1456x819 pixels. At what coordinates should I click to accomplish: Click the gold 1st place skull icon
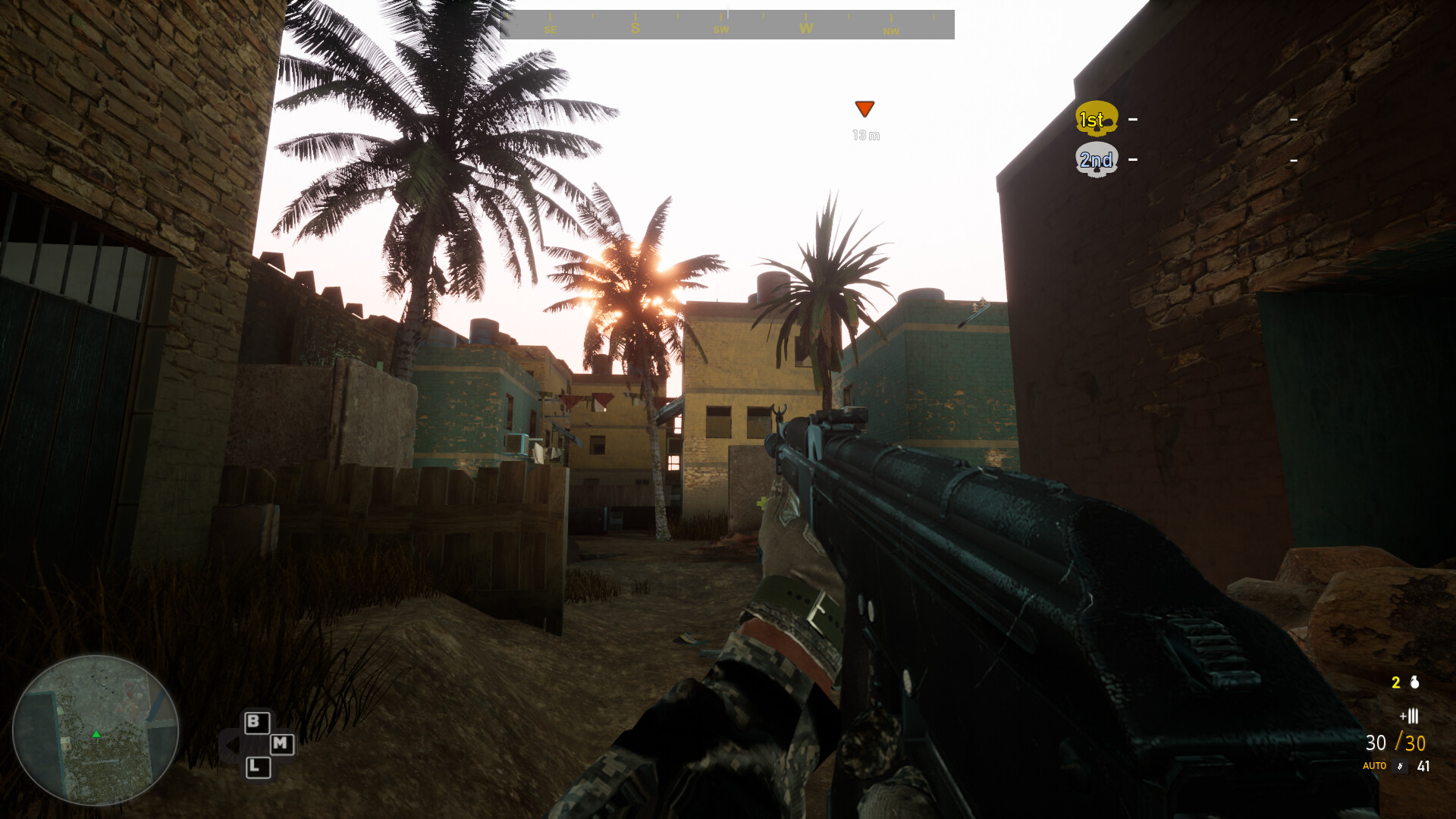[1095, 119]
